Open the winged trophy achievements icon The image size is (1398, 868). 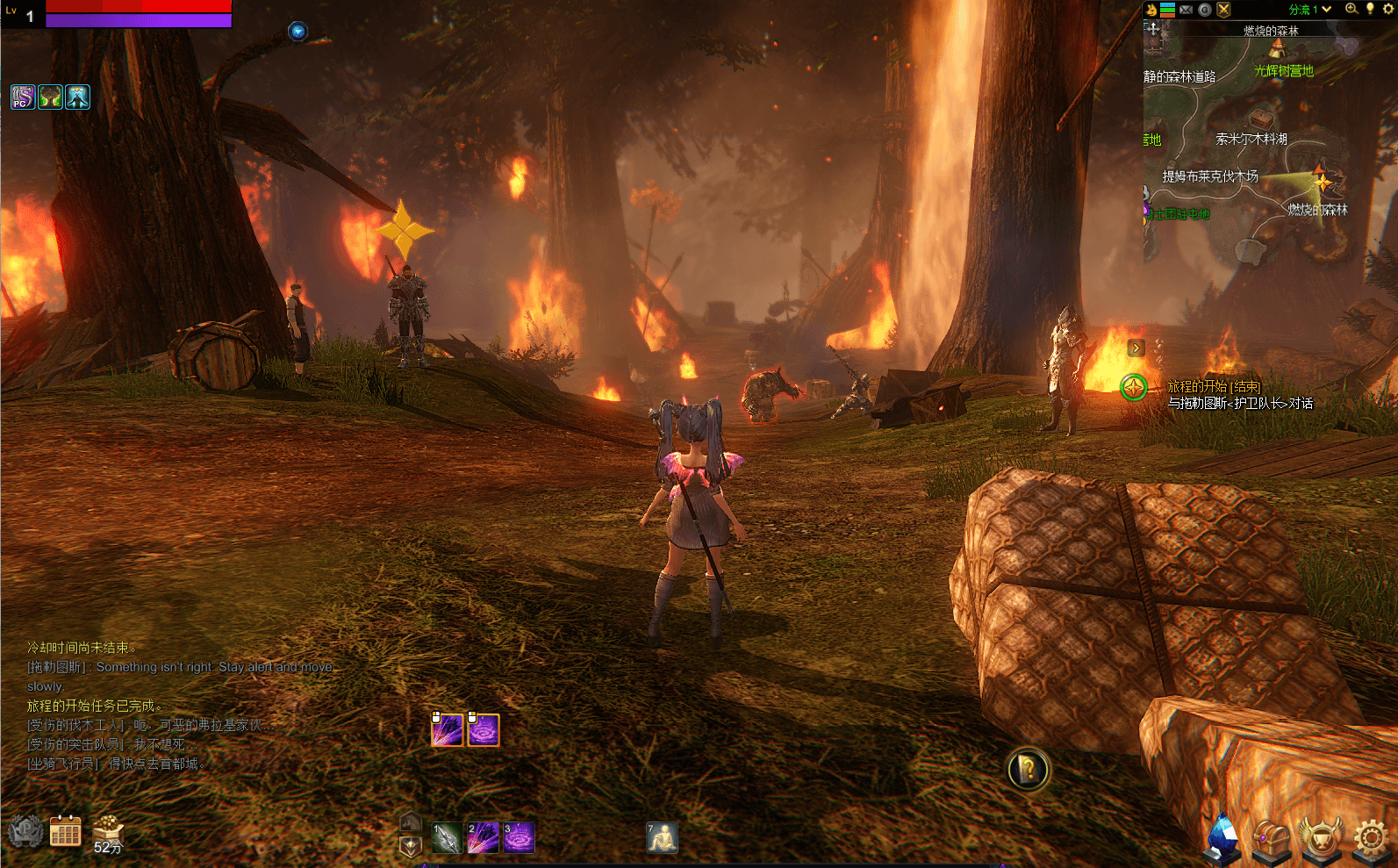(x=1321, y=838)
